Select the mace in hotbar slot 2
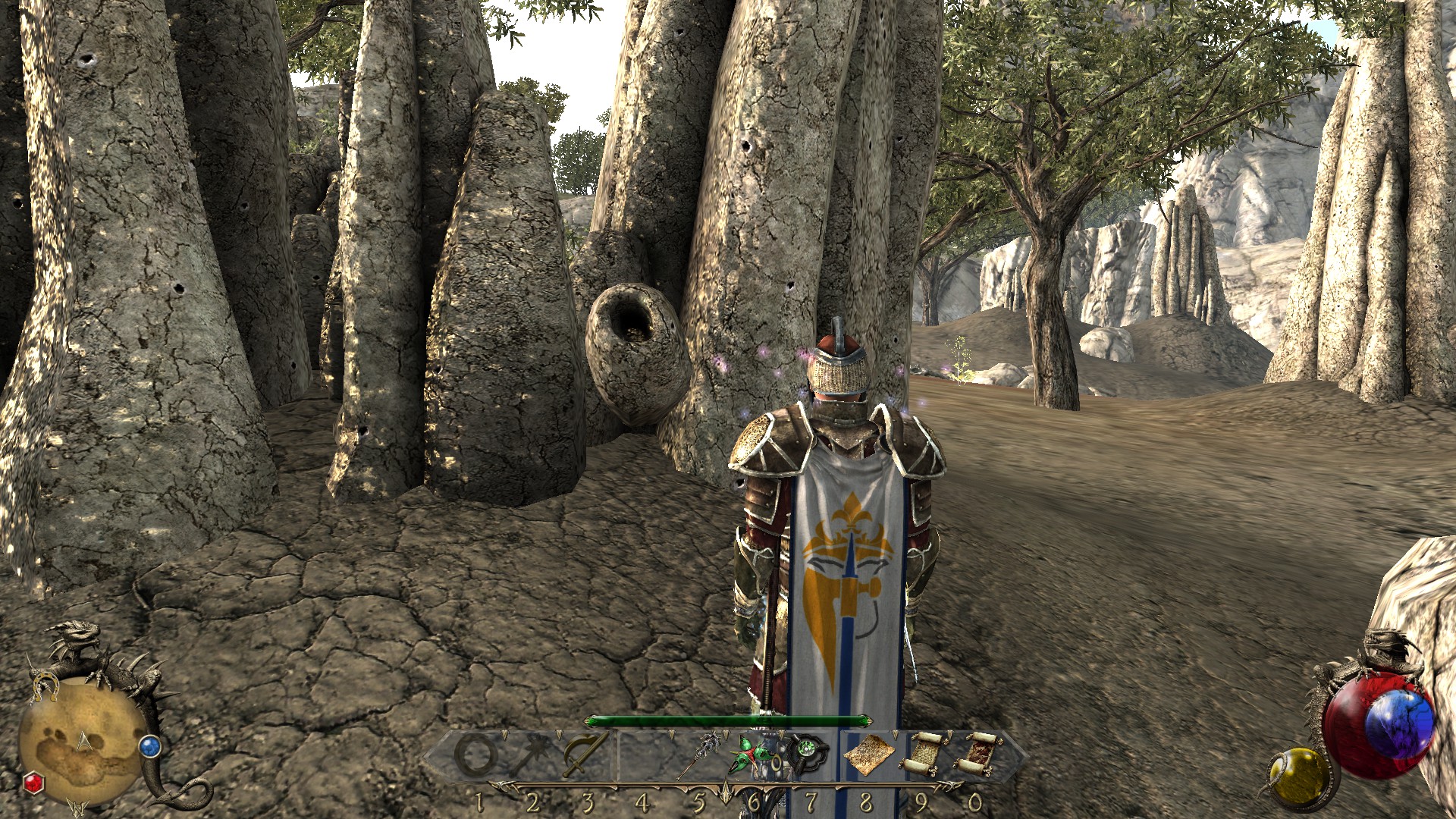 click(x=531, y=752)
